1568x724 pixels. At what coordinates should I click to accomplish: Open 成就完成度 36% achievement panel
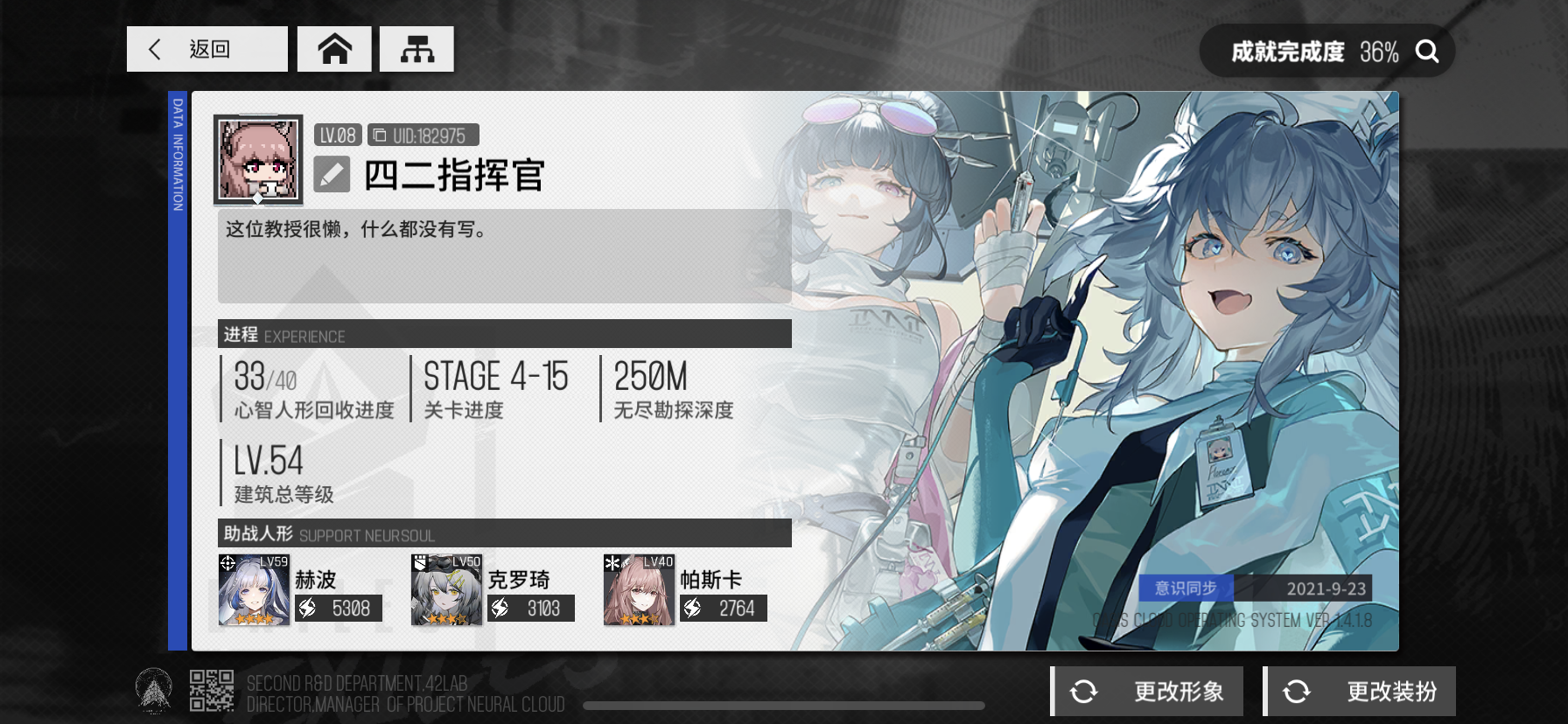pyautogui.click(x=1286, y=51)
